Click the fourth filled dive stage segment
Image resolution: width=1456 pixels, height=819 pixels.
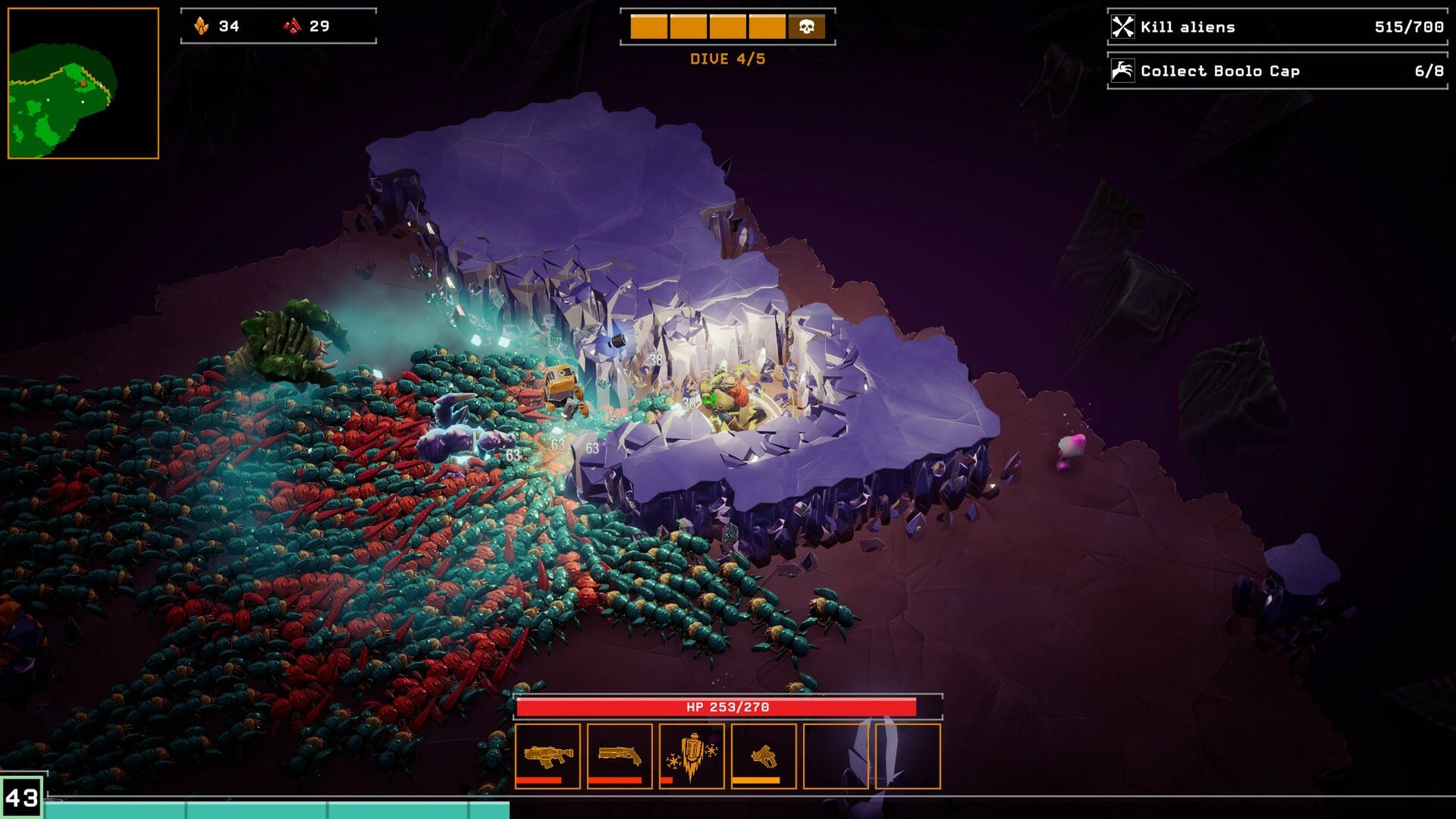(767, 27)
